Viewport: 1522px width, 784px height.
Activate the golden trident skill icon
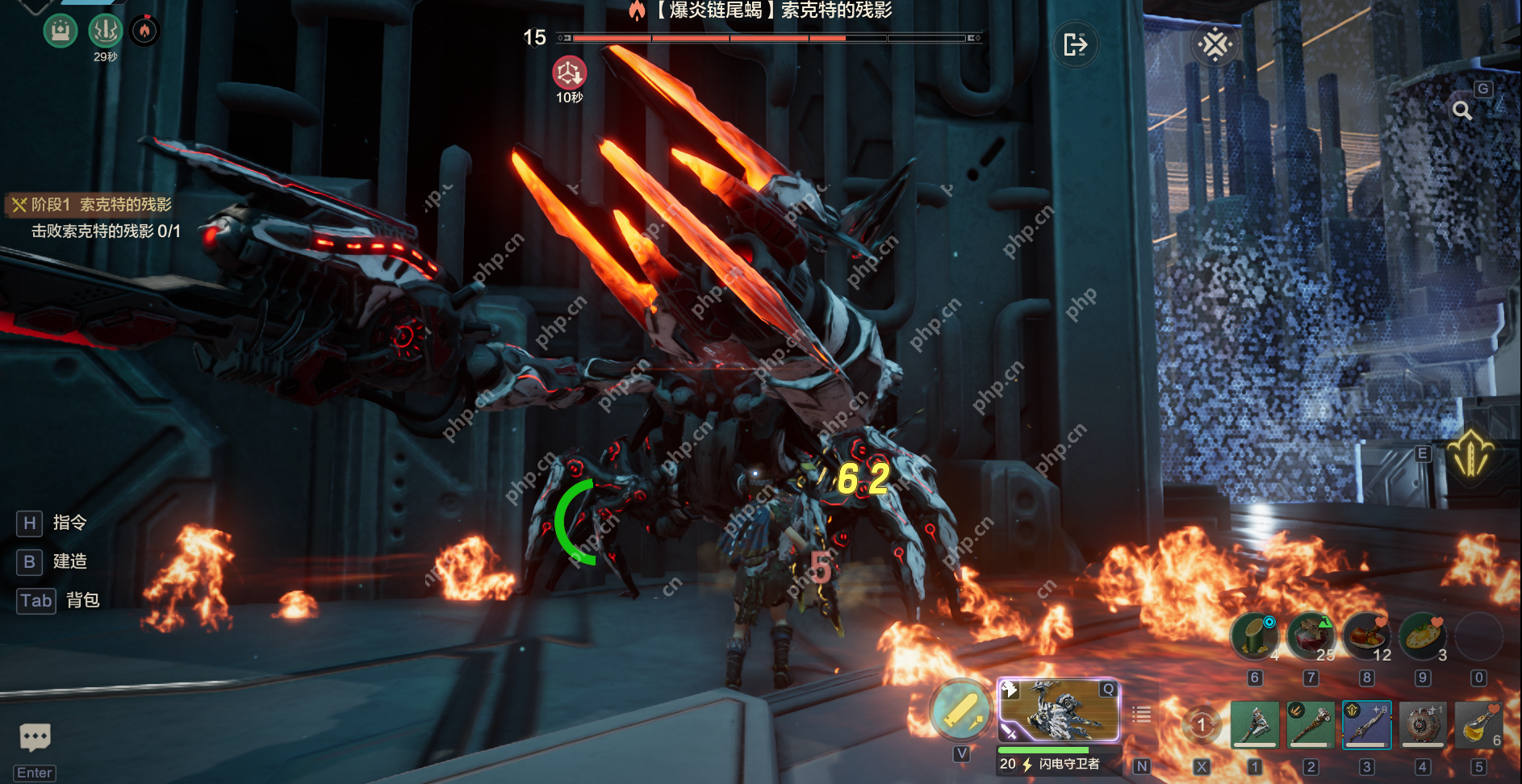(1470, 454)
